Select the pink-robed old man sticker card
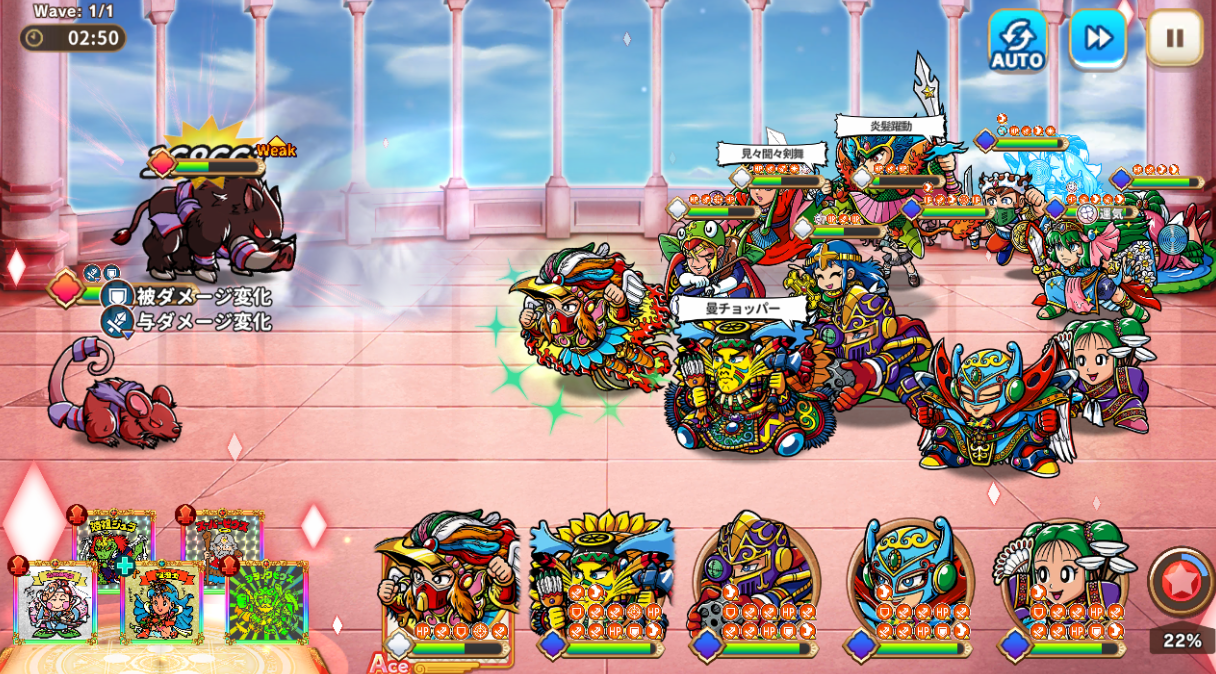The height and width of the screenshot is (674, 1216). coord(56,602)
